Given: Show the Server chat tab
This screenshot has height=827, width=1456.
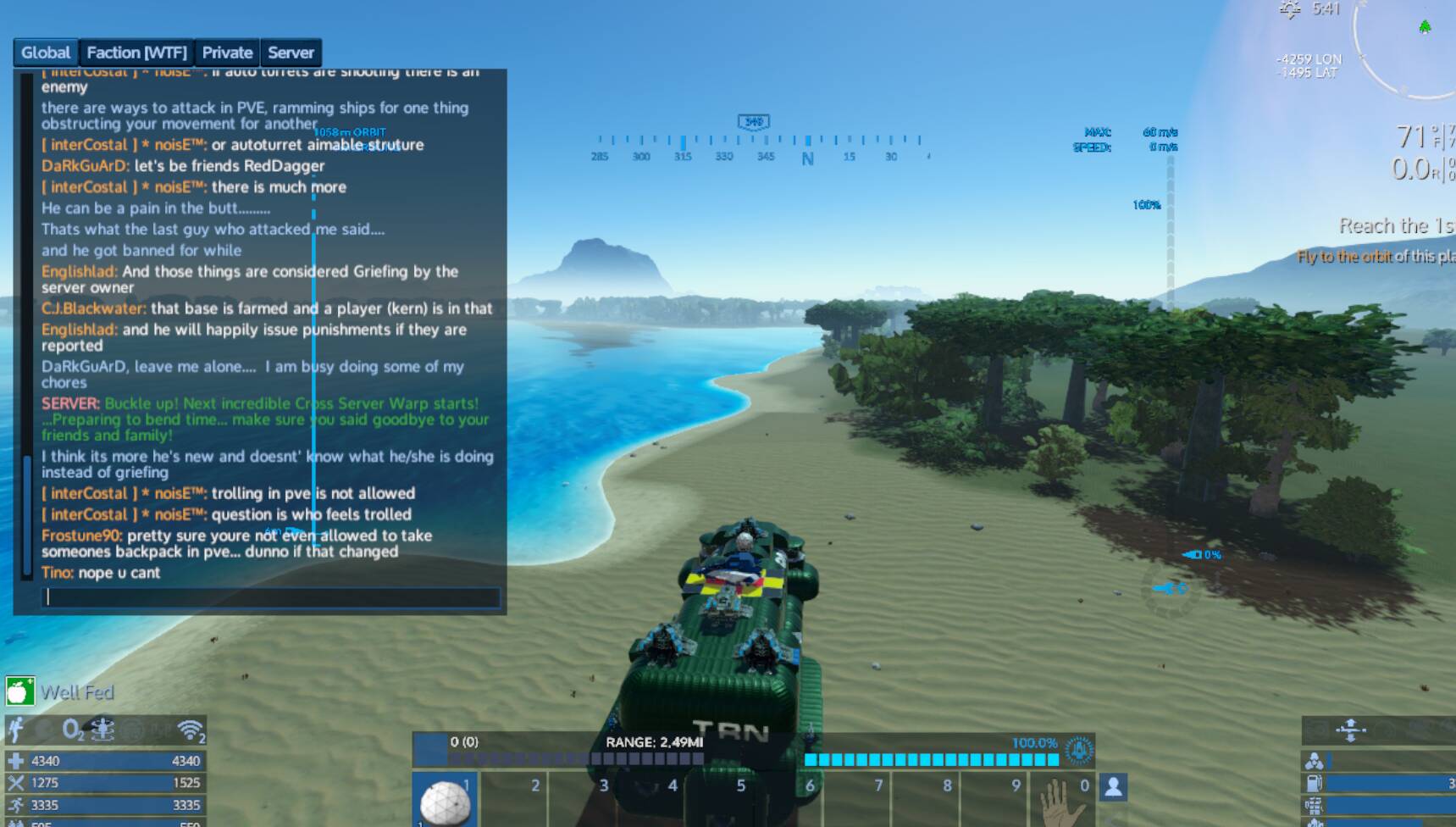Looking at the screenshot, I should click(291, 53).
